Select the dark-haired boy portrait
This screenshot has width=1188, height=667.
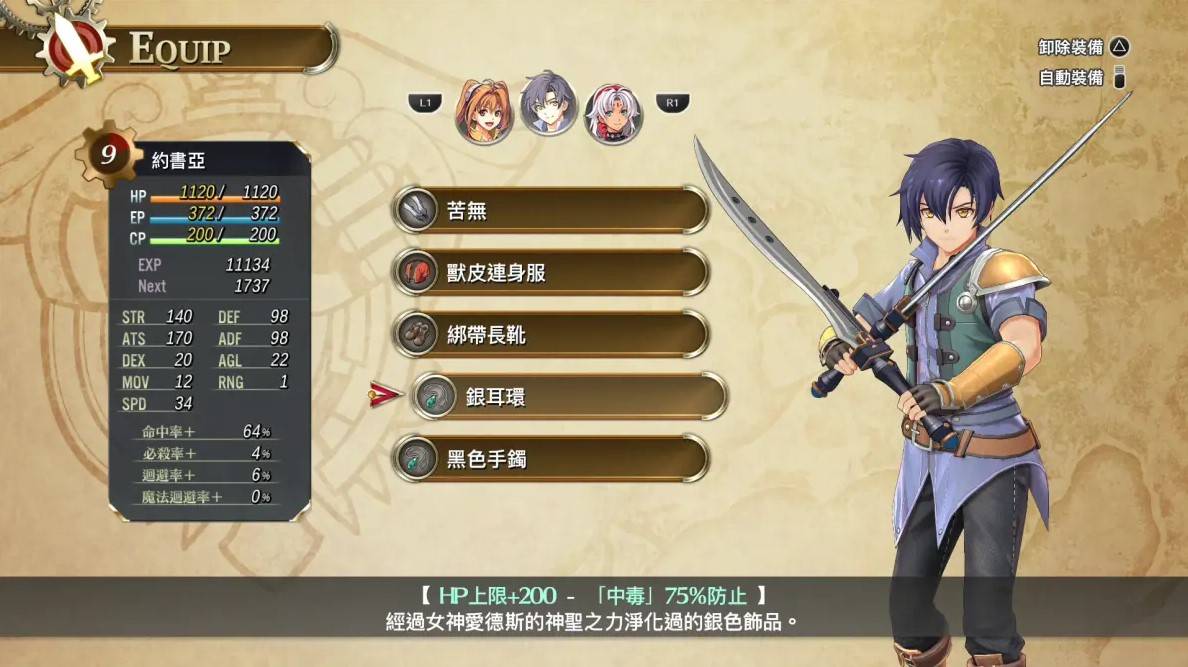pos(548,103)
